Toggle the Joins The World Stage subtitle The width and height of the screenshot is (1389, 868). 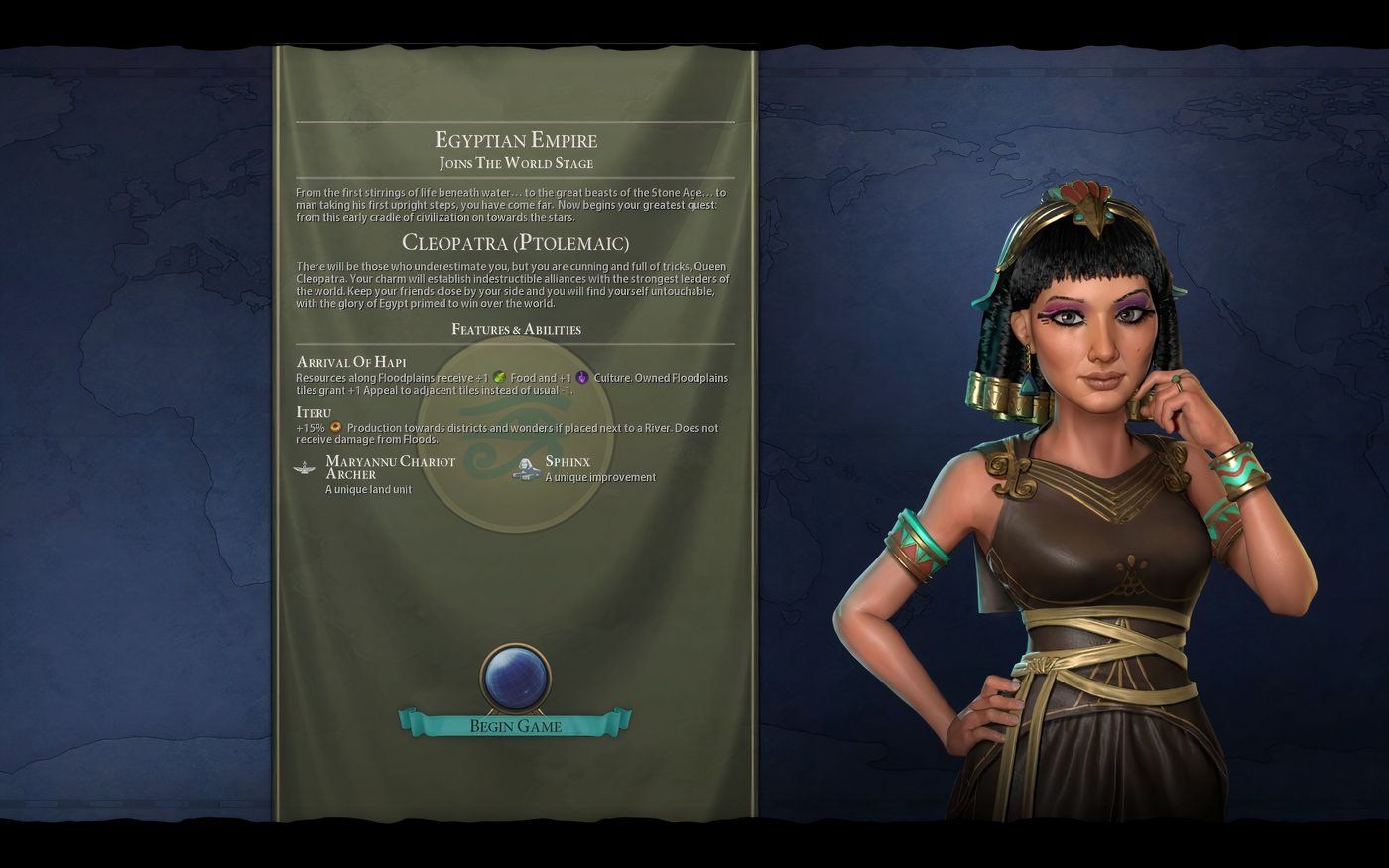click(x=516, y=162)
